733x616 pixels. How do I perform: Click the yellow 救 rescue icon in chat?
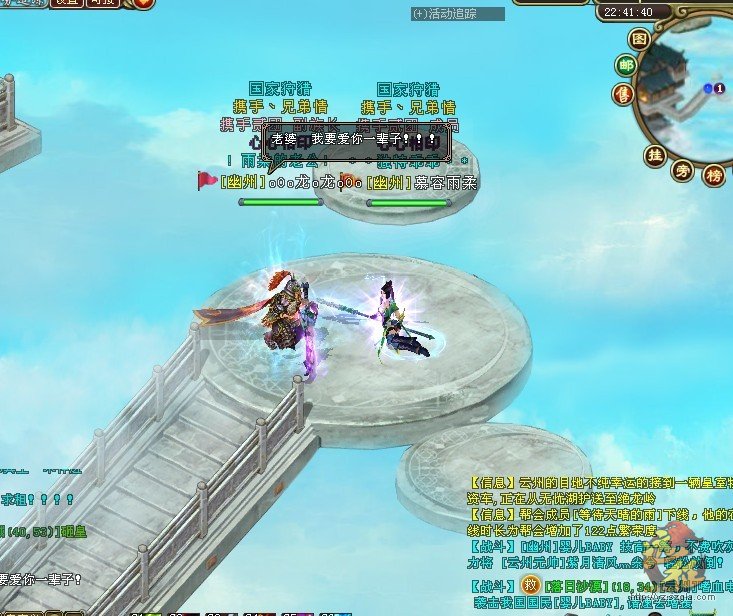pyautogui.click(x=531, y=584)
